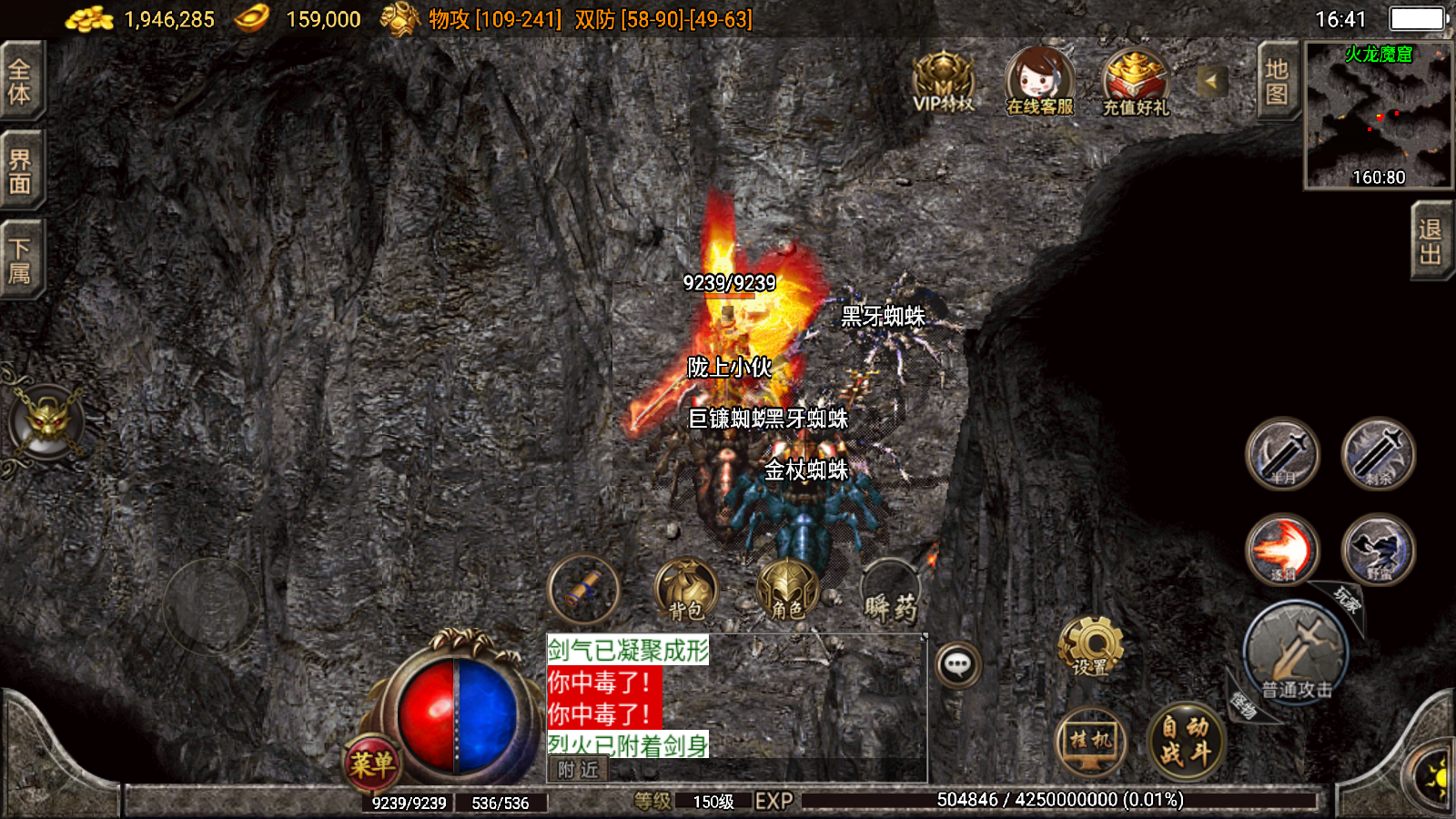Trigger the 普通攻击 normal attack
The height and width of the screenshot is (819, 1456).
point(1296,652)
